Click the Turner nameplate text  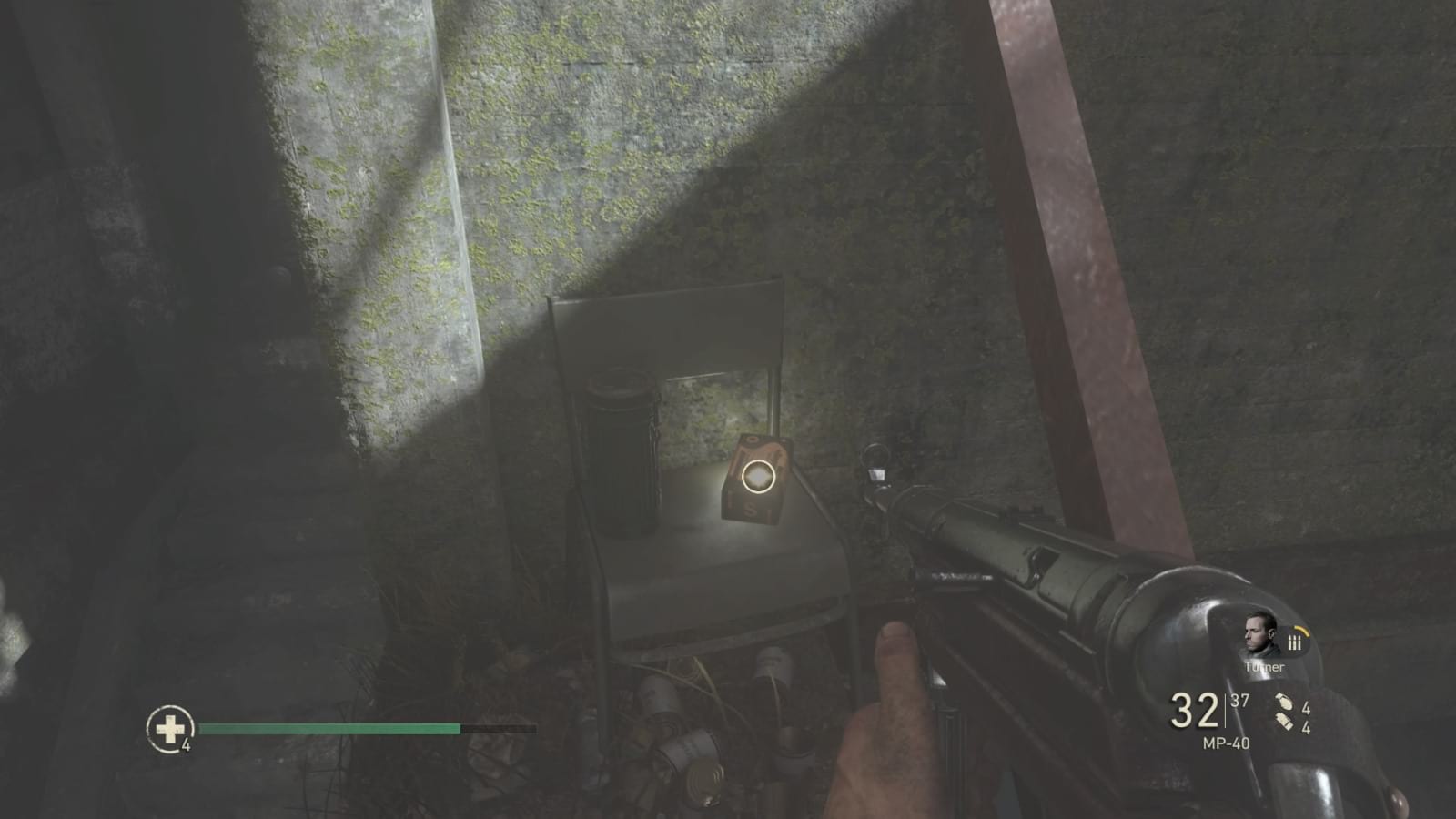(x=1265, y=667)
